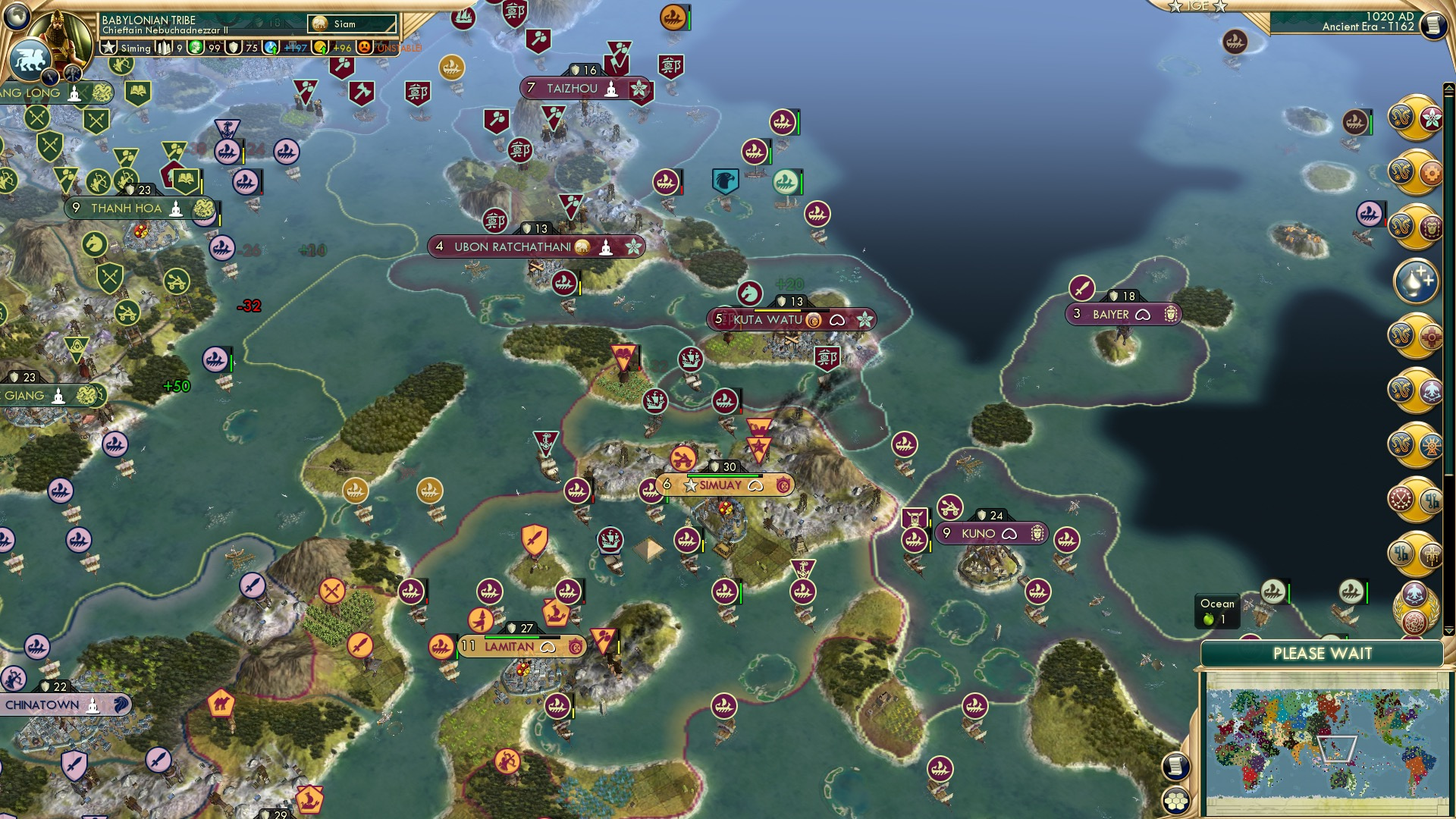Open the notification log scroll icon top-right
The image size is (1456, 819).
point(1432,23)
